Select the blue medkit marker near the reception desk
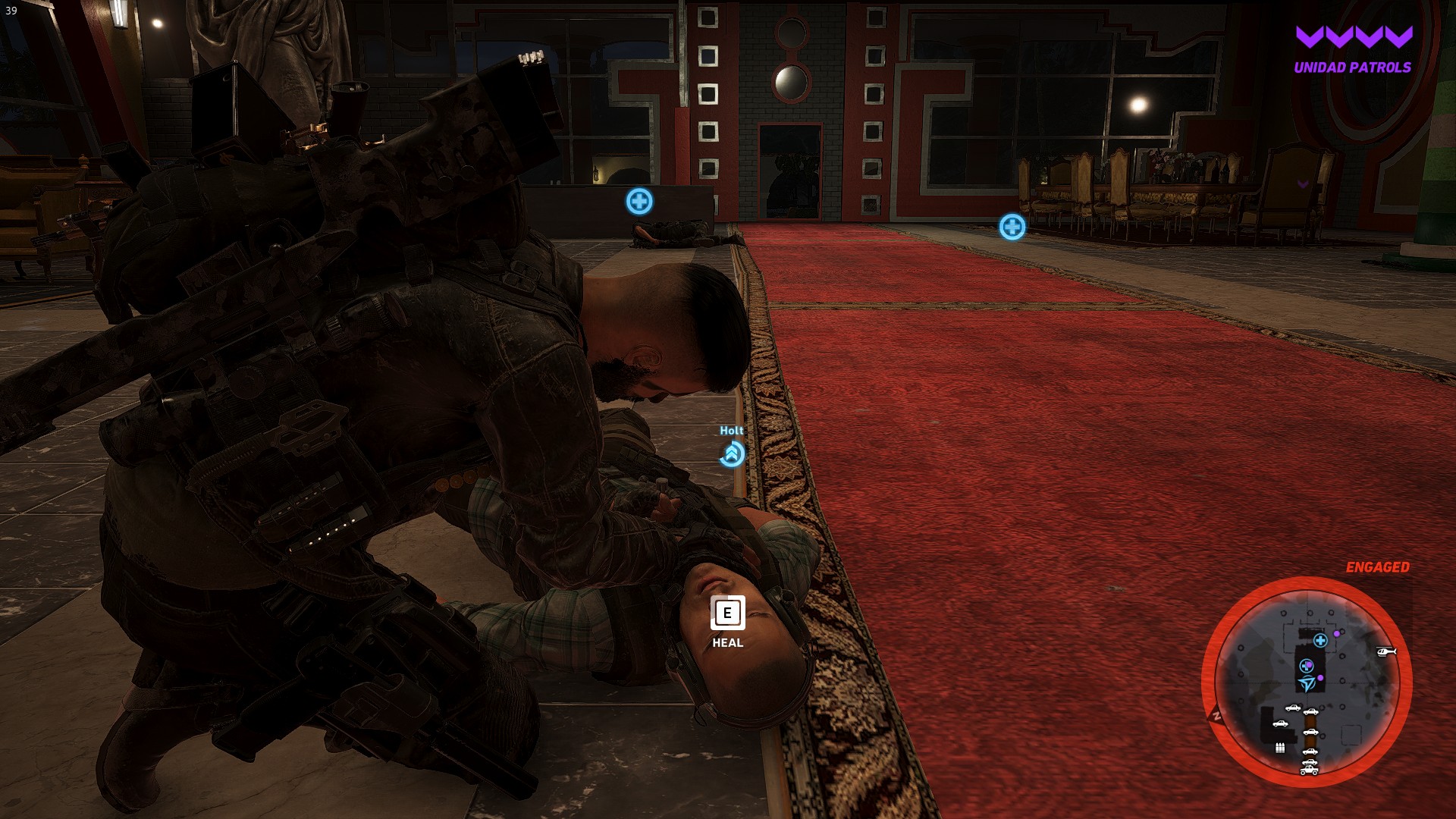Image resolution: width=1456 pixels, height=819 pixels. tap(639, 202)
